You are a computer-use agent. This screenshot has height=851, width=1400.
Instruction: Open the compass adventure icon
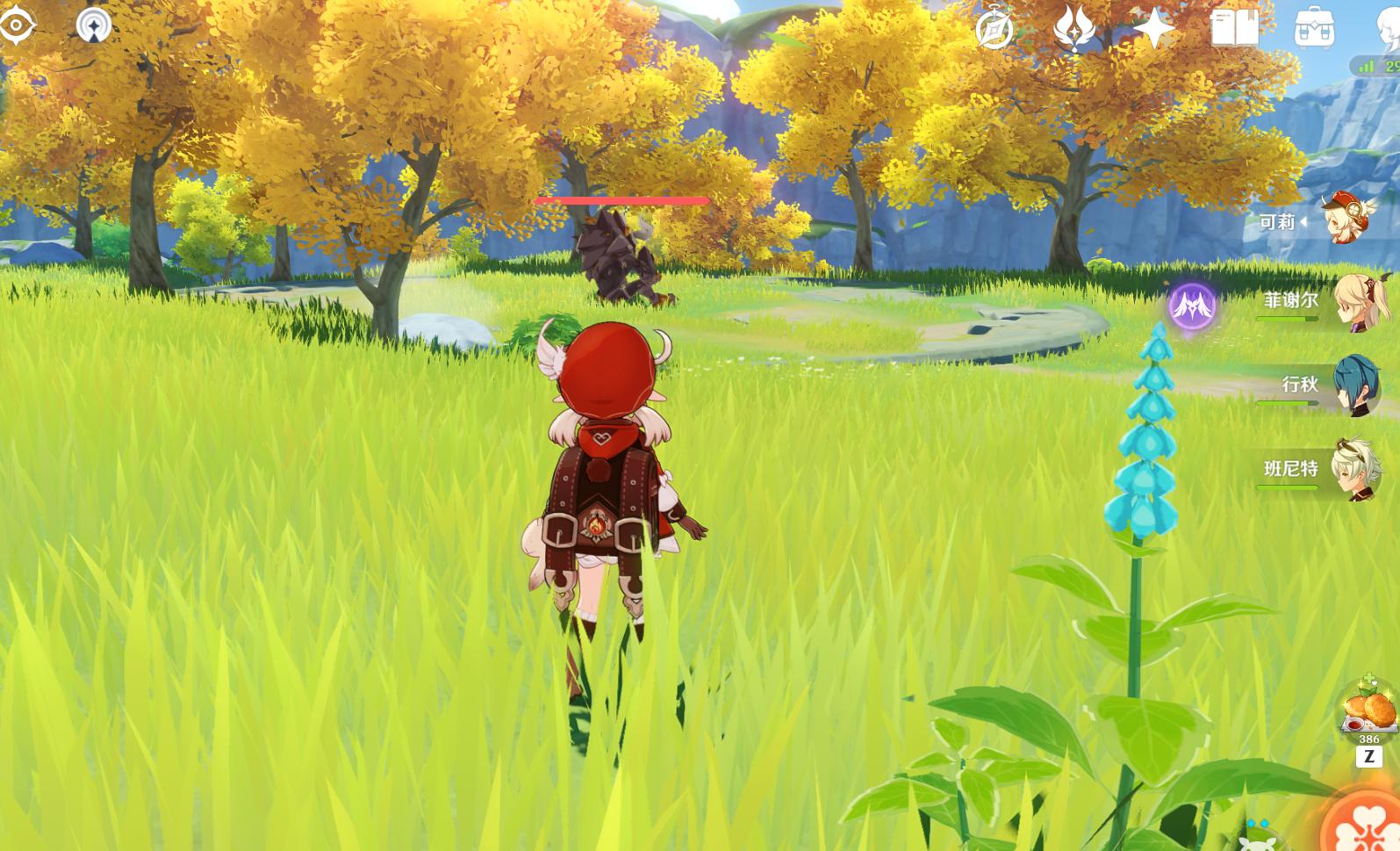(x=994, y=31)
